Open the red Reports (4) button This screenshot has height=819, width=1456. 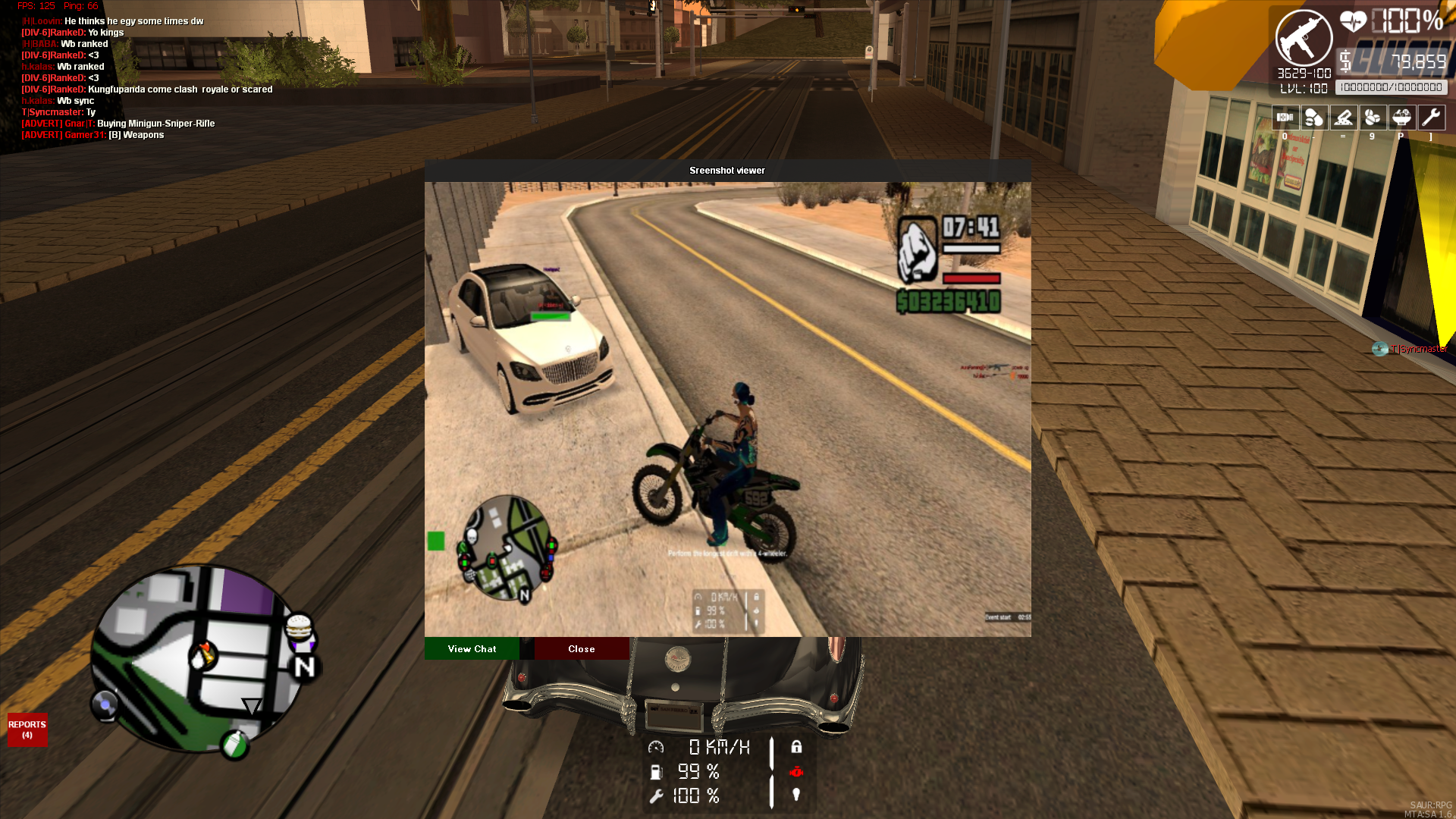point(27,730)
